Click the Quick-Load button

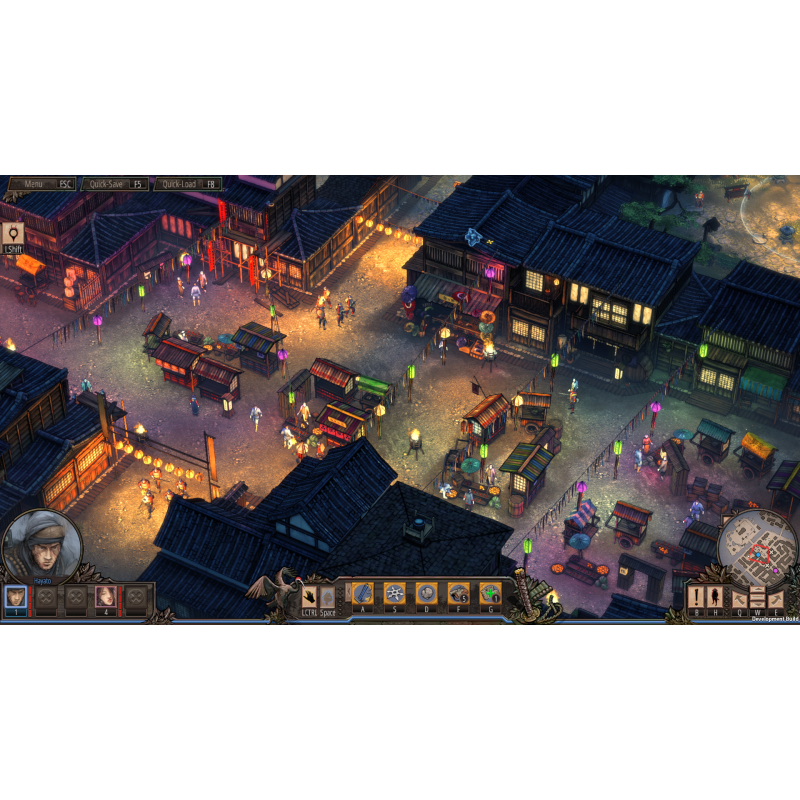coord(187,184)
